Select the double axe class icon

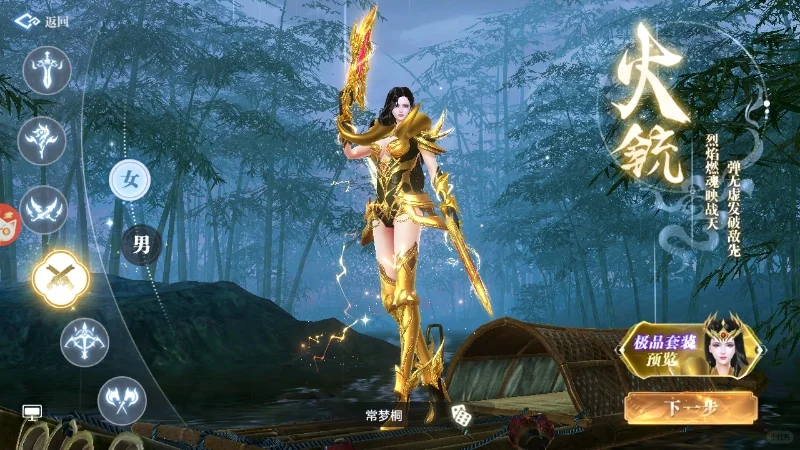(122, 400)
